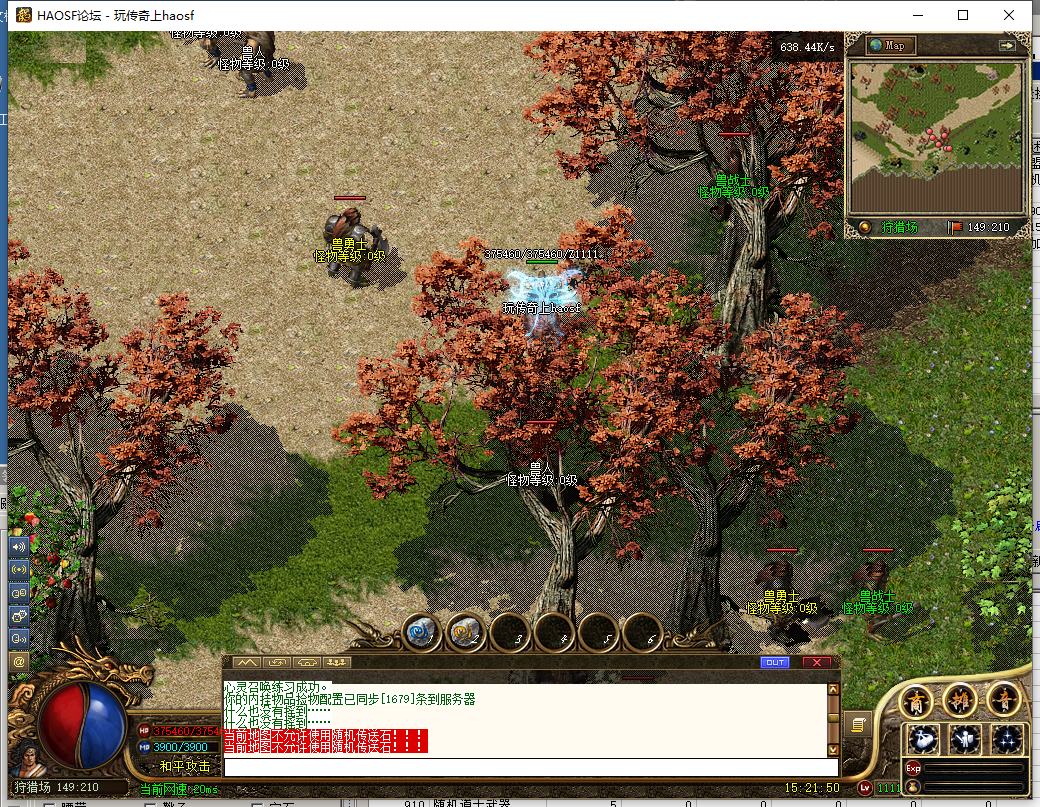Use the orange spiral stone in hotbar
Screen dimensions: 1040x807
coord(466,631)
